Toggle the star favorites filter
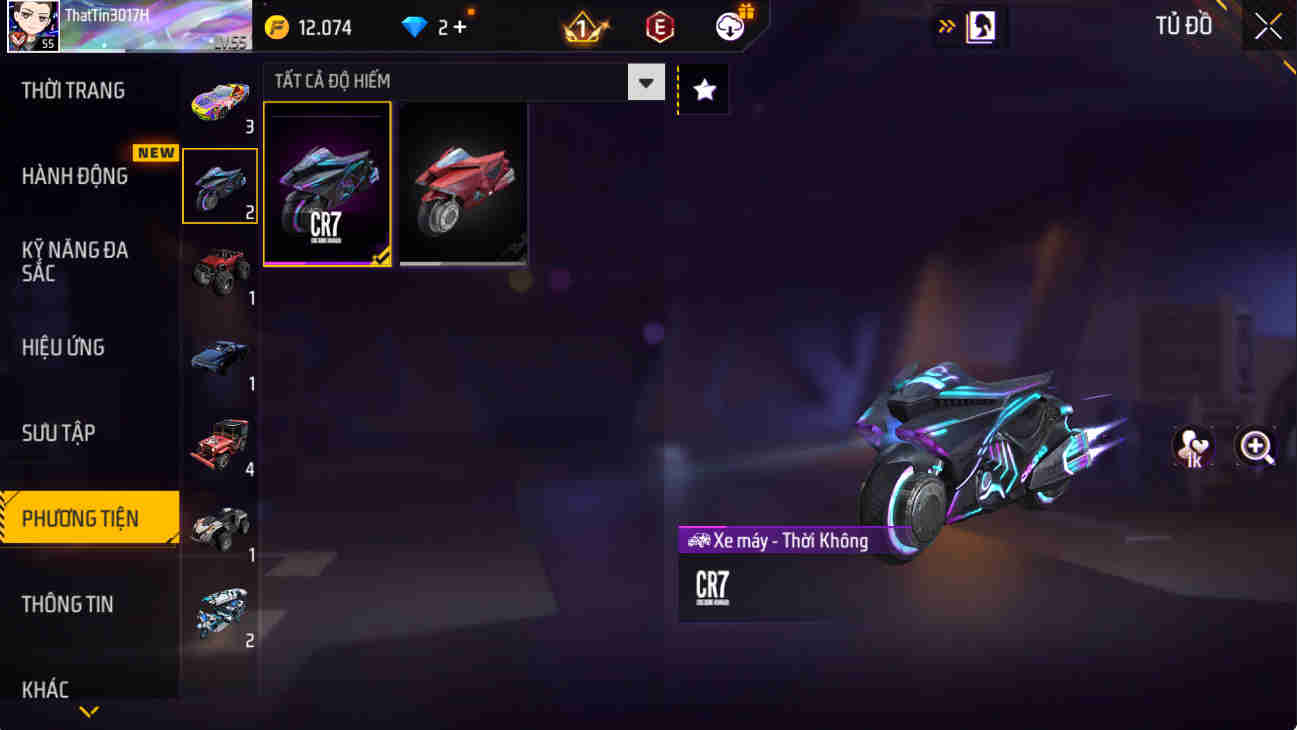The width and height of the screenshot is (1297, 730). click(703, 89)
